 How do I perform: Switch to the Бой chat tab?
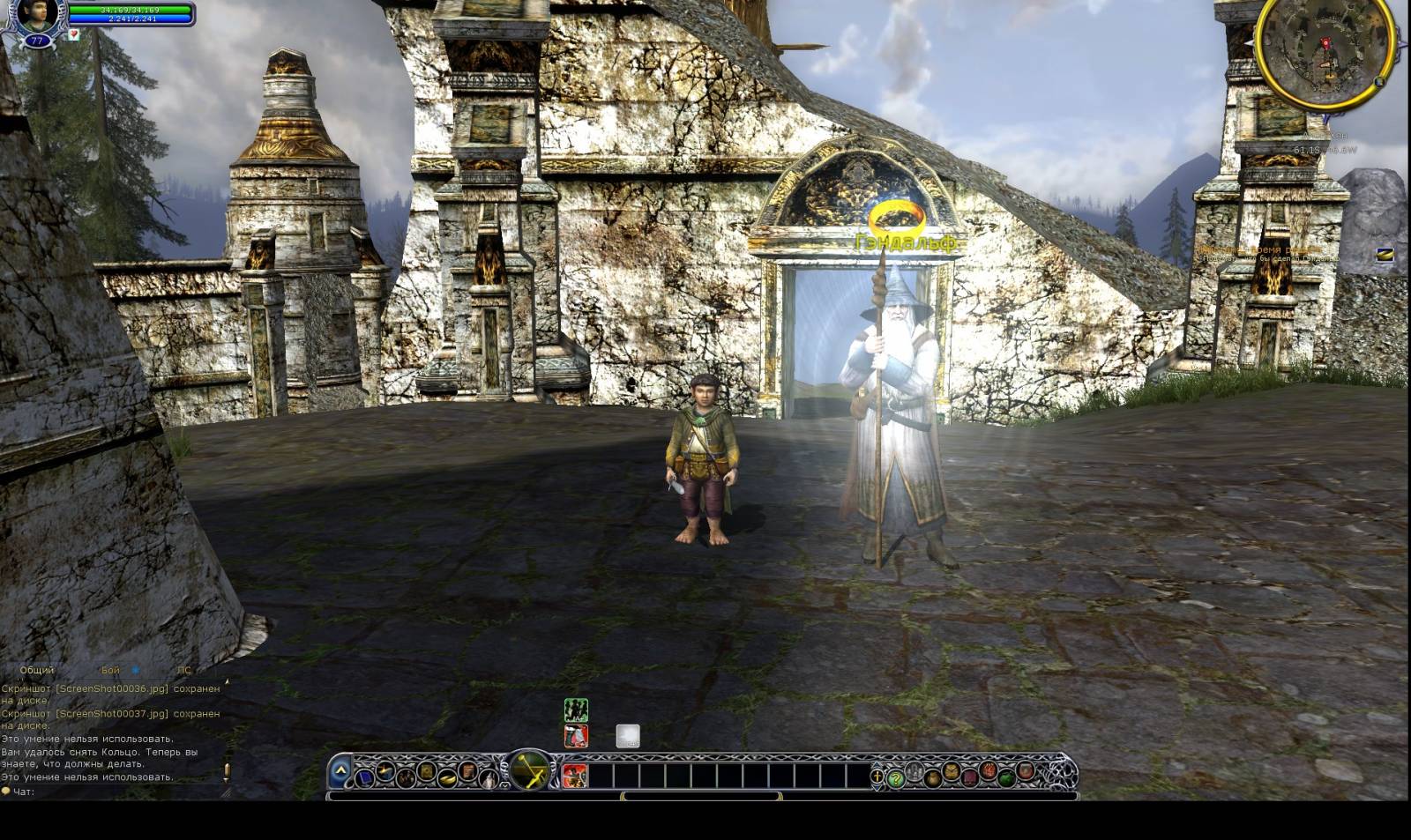110,670
